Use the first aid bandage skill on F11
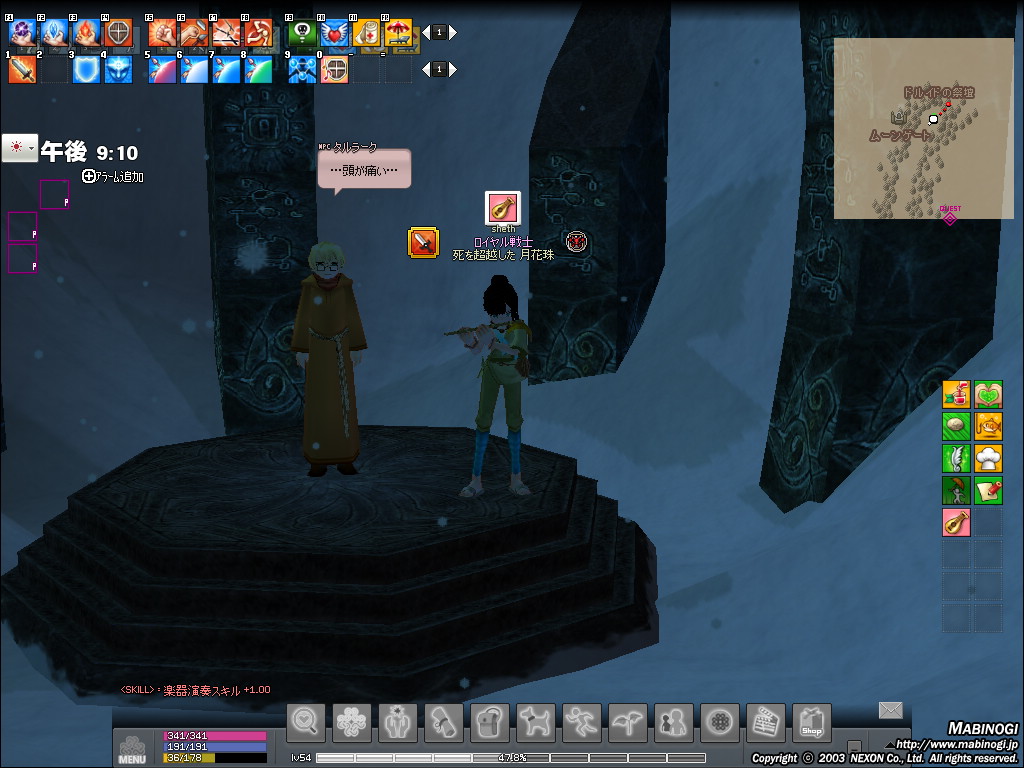 366,33
